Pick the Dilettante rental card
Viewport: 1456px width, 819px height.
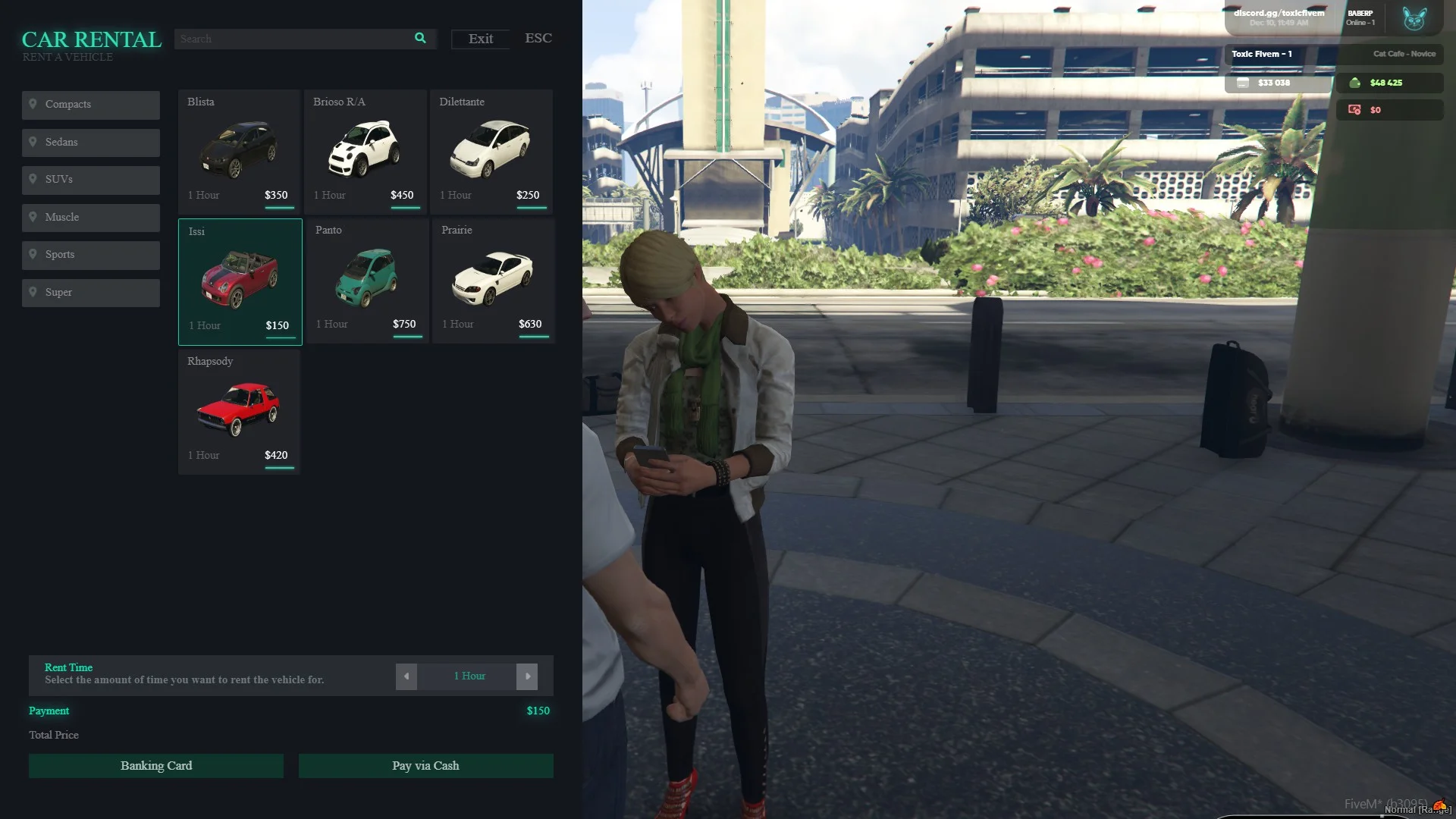tap(491, 151)
